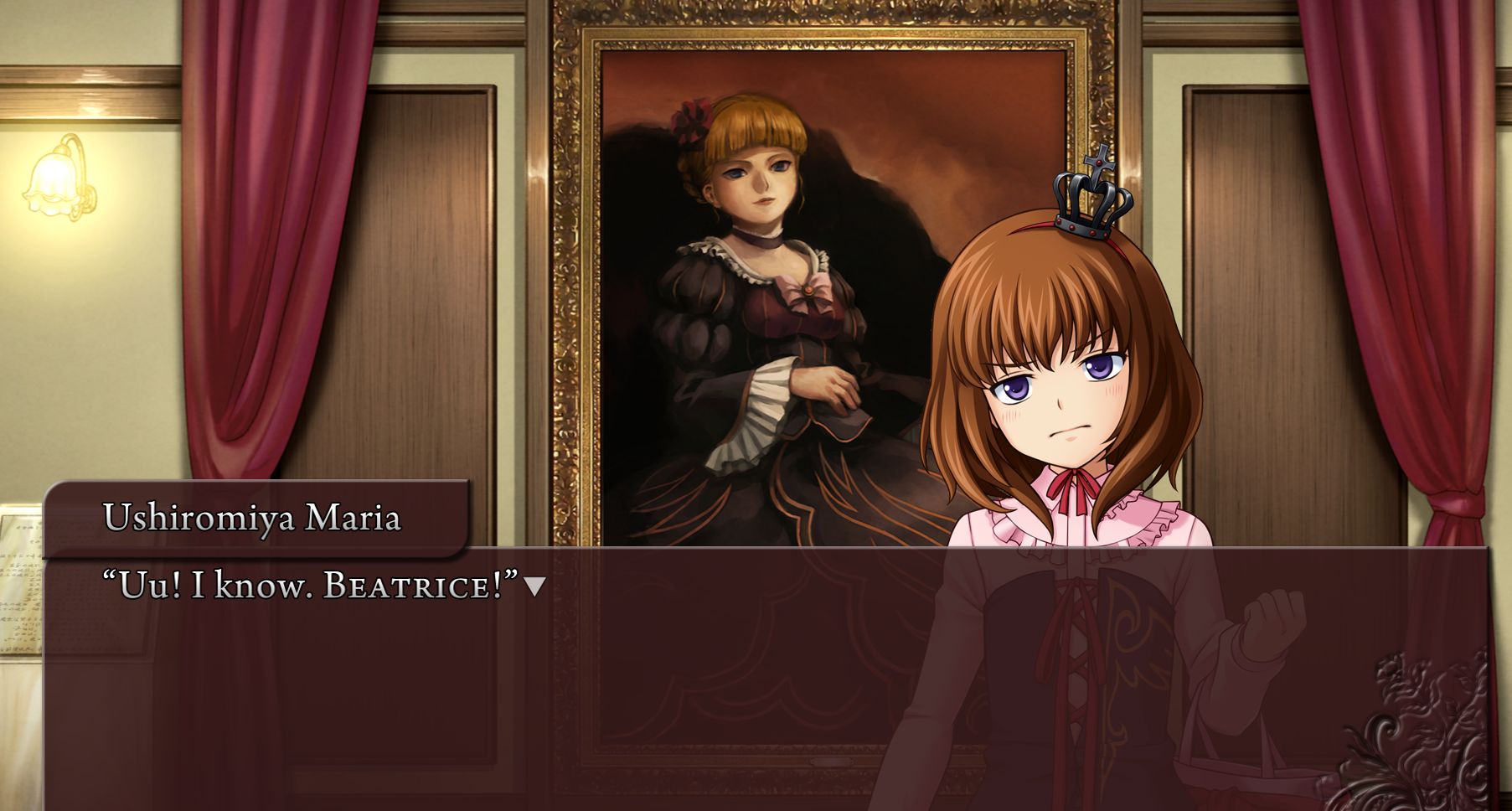This screenshot has width=1512, height=811.
Task: Click the dialogue advance arrow indicator
Action: [x=534, y=587]
